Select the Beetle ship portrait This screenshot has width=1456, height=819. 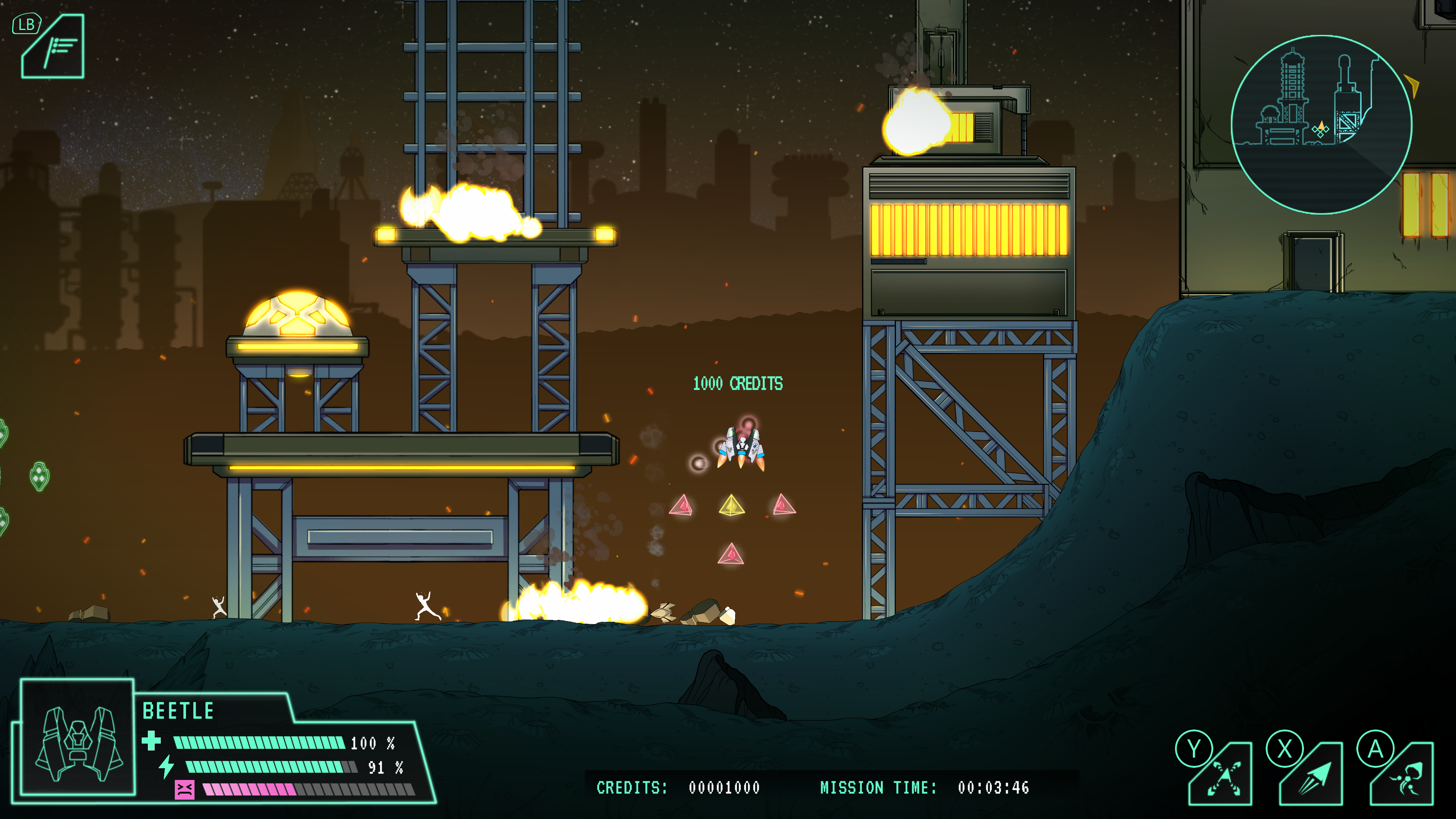click(x=78, y=737)
